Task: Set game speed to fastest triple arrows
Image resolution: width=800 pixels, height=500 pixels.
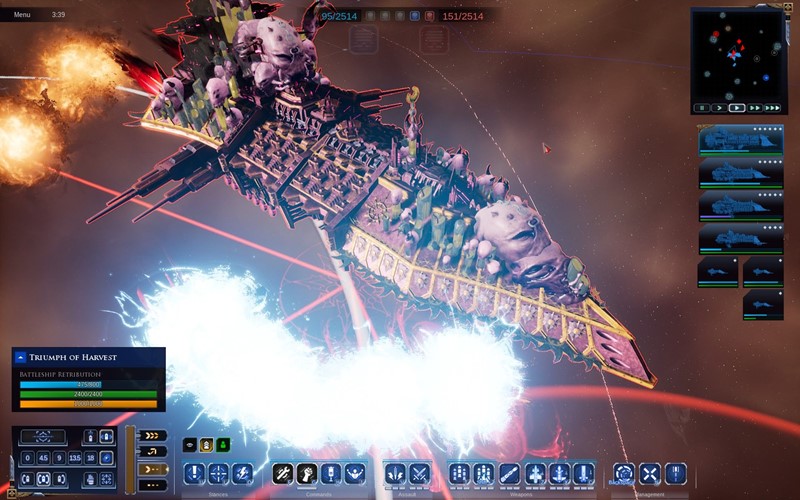Action: click(x=773, y=107)
